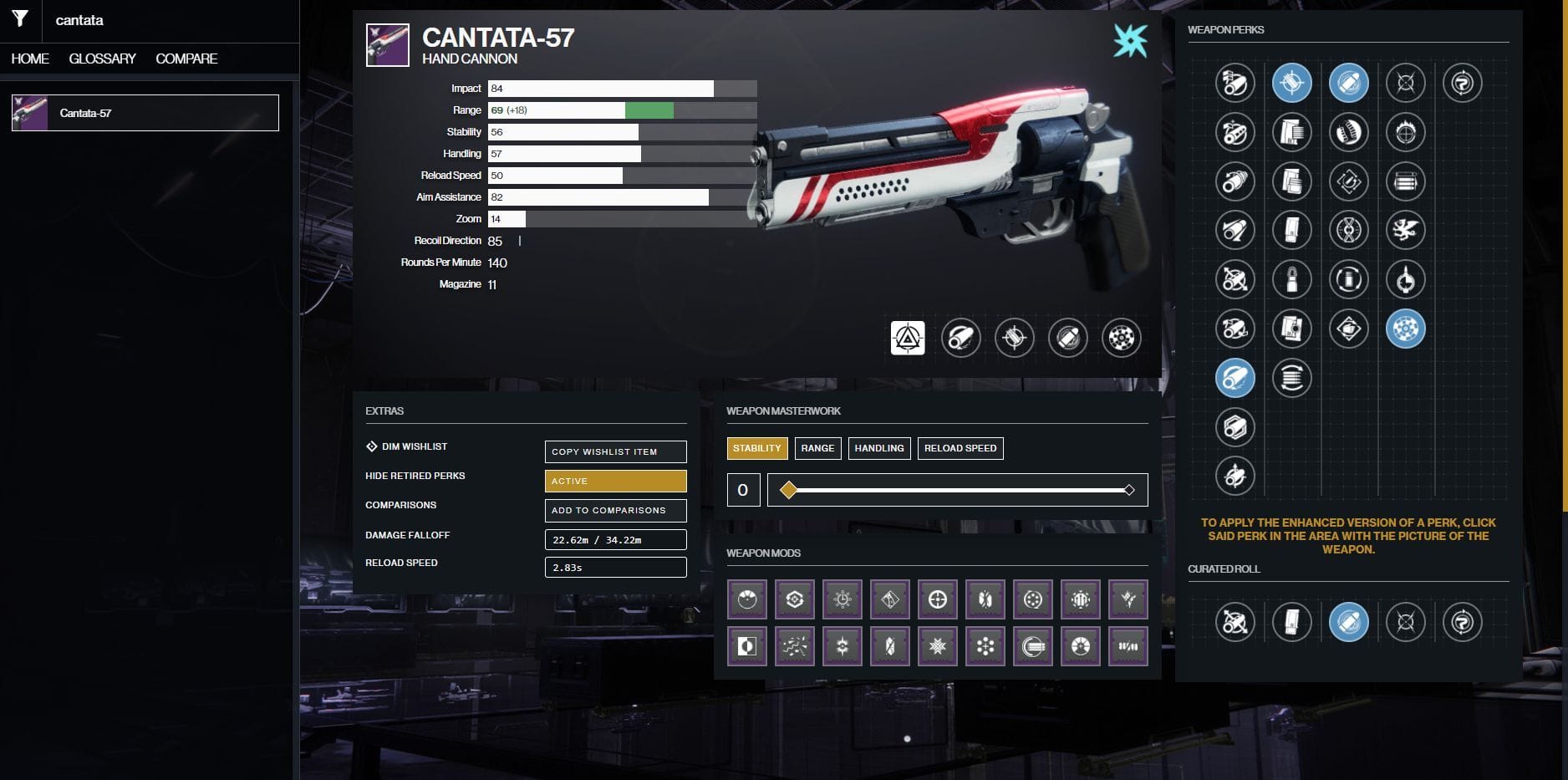The height and width of the screenshot is (780, 1568).
Task: Select the dragon-shaped trait perk
Action: click(1405, 230)
